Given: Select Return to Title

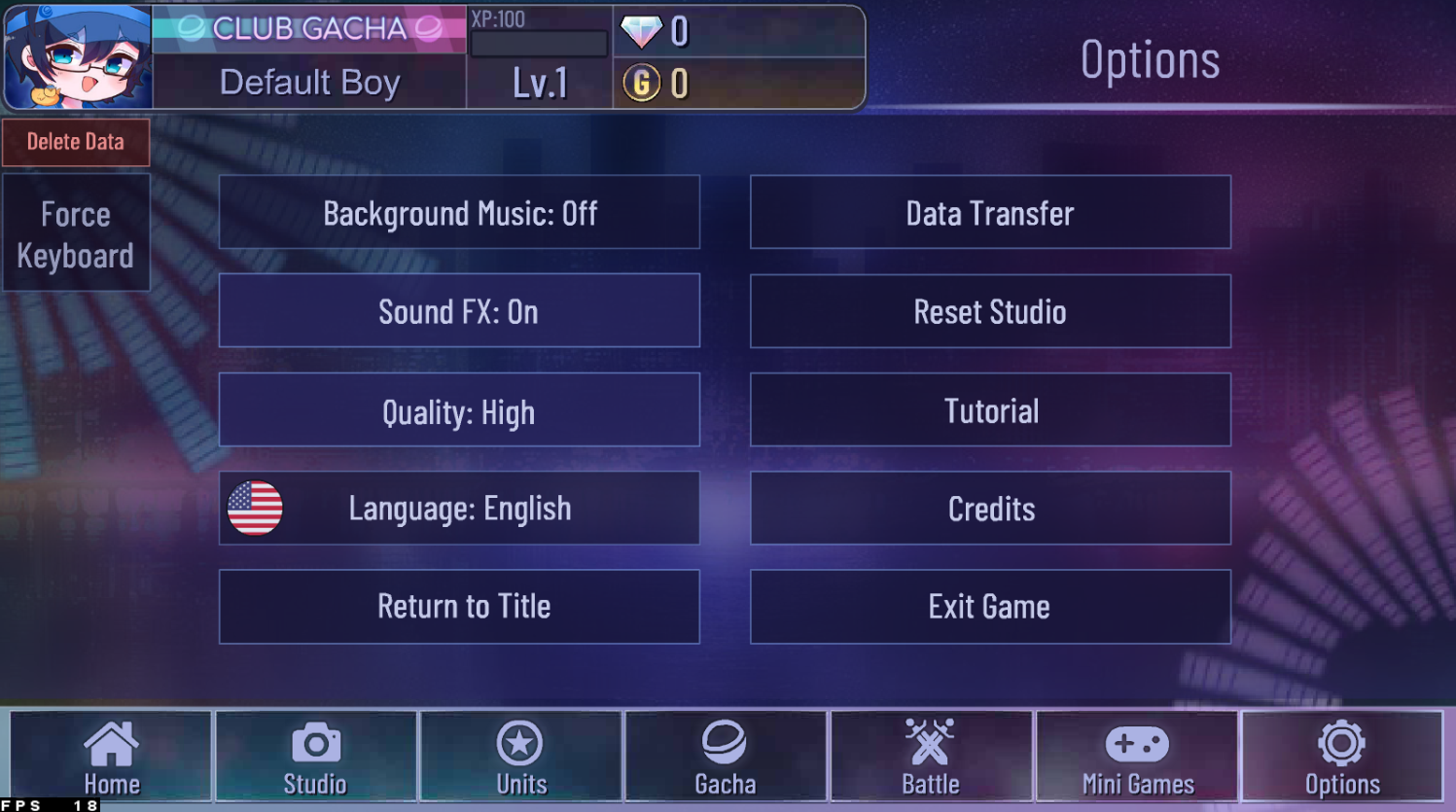Looking at the screenshot, I should (x=459, y=607).
